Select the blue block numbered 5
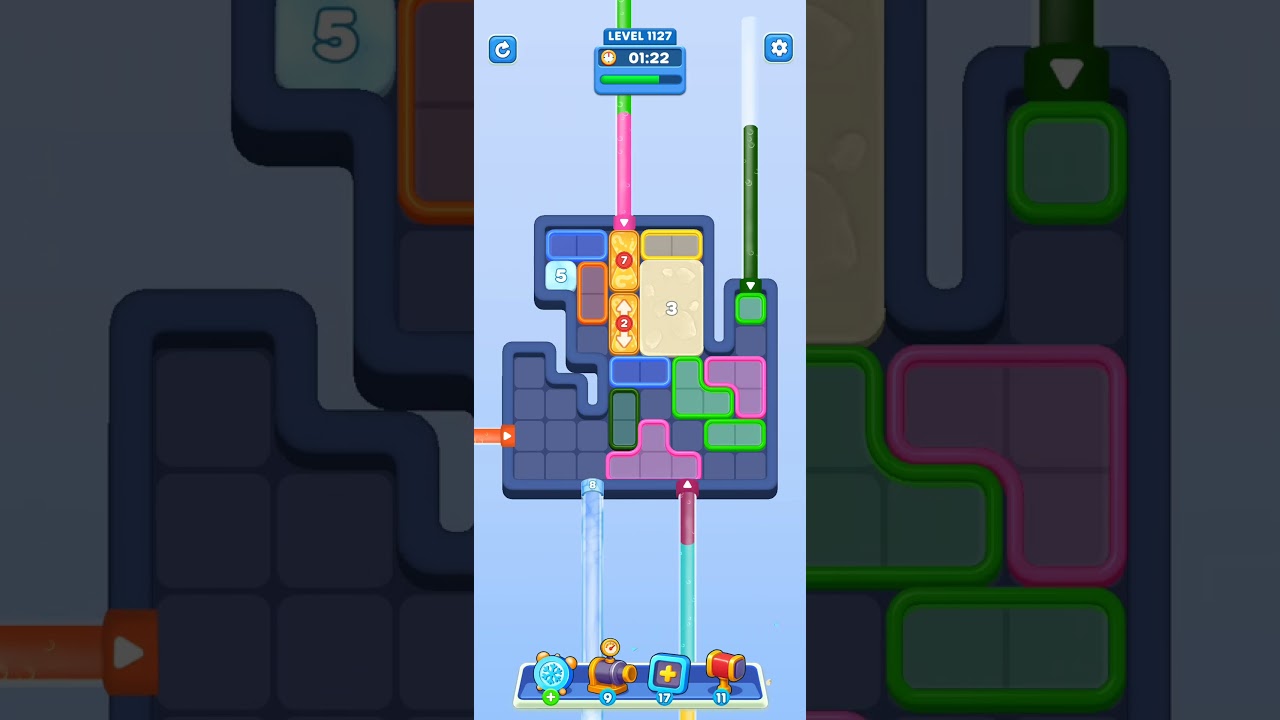 pos(560,275)
